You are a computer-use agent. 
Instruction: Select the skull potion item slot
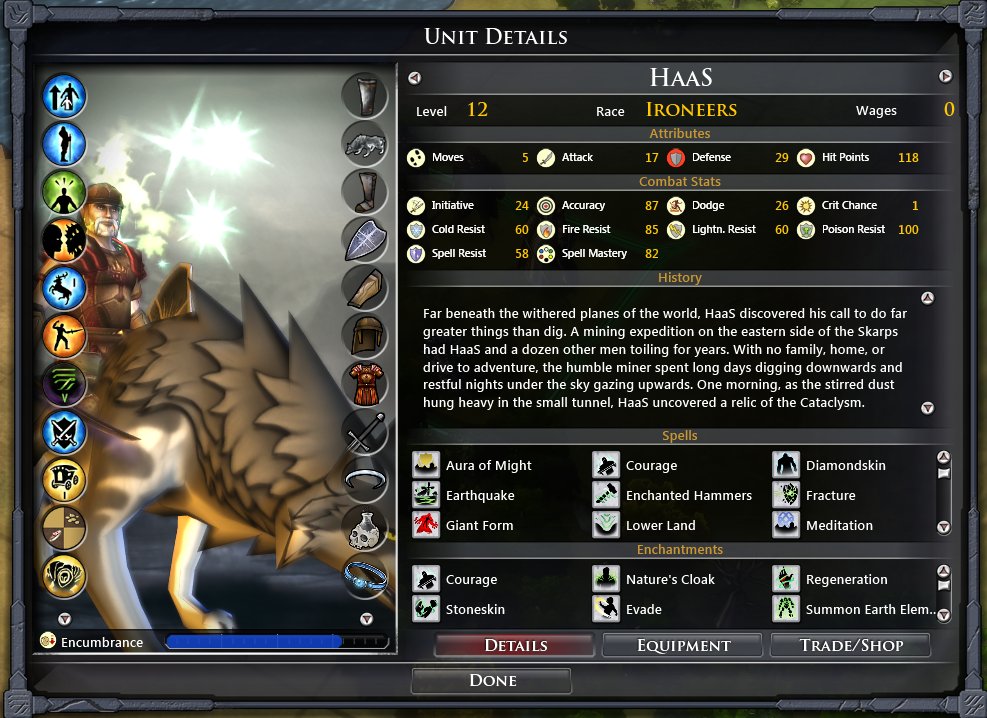click(x=365, y=529)
